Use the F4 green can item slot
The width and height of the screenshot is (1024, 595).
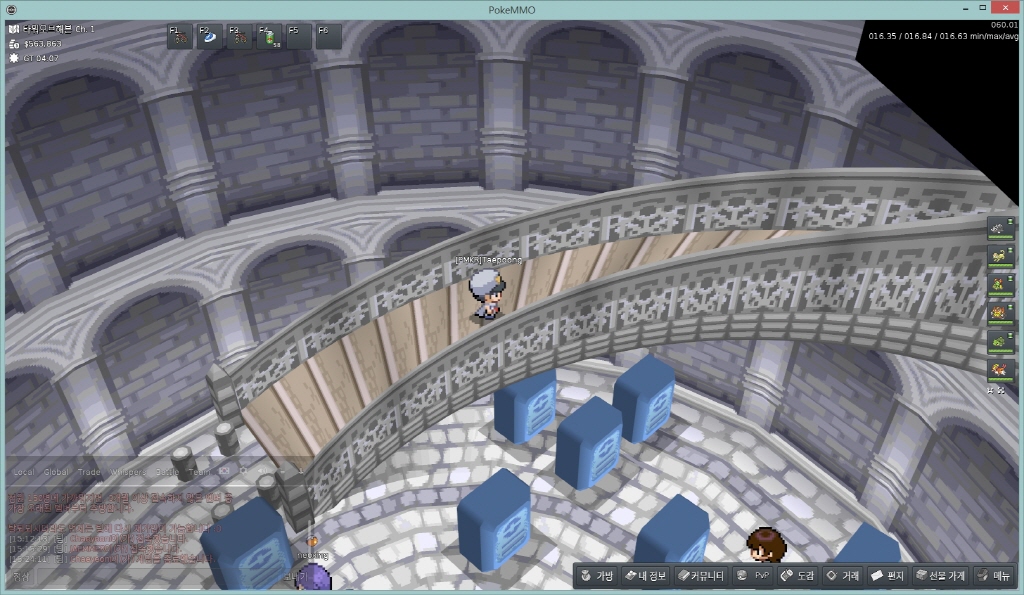pos(270,37)
